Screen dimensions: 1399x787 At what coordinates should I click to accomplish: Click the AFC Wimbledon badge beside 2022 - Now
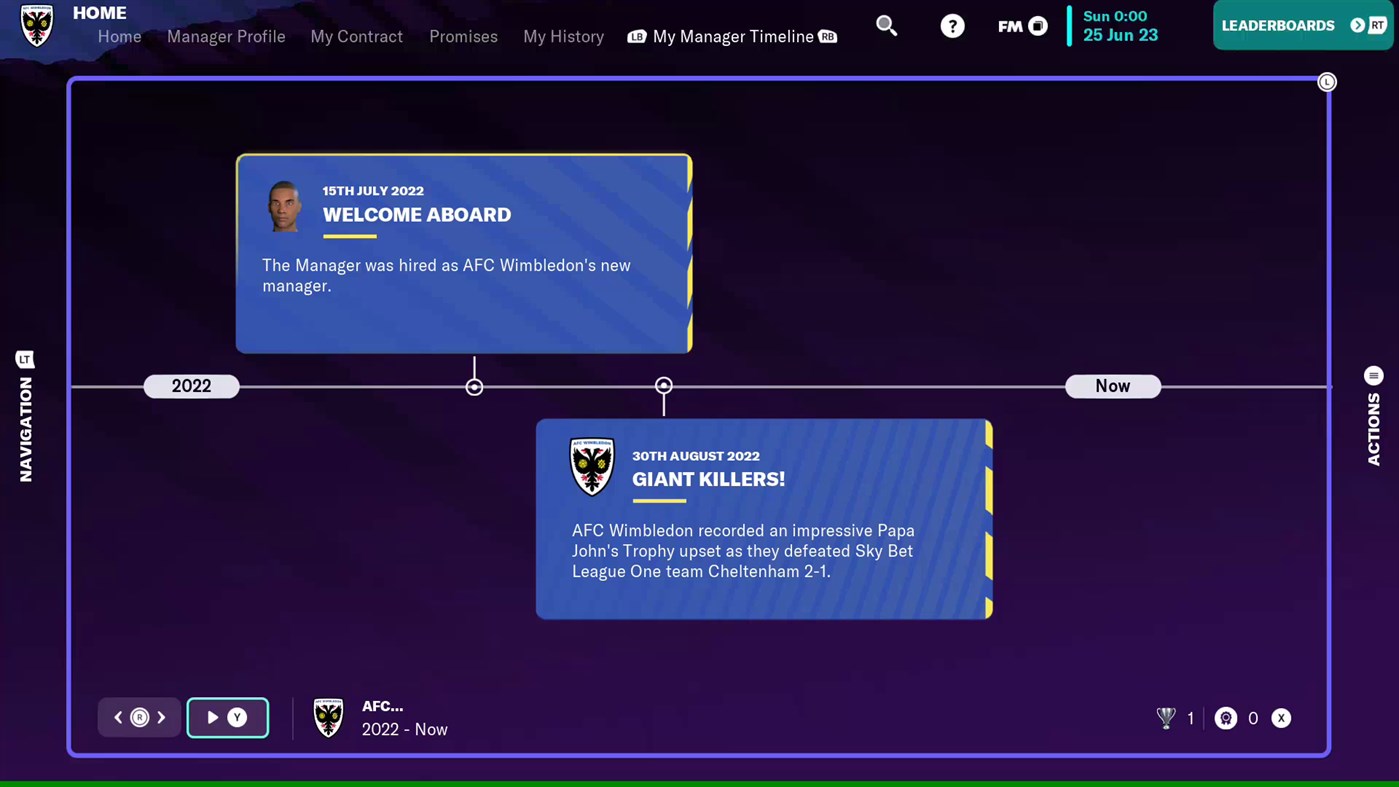[x=329, y=717]
